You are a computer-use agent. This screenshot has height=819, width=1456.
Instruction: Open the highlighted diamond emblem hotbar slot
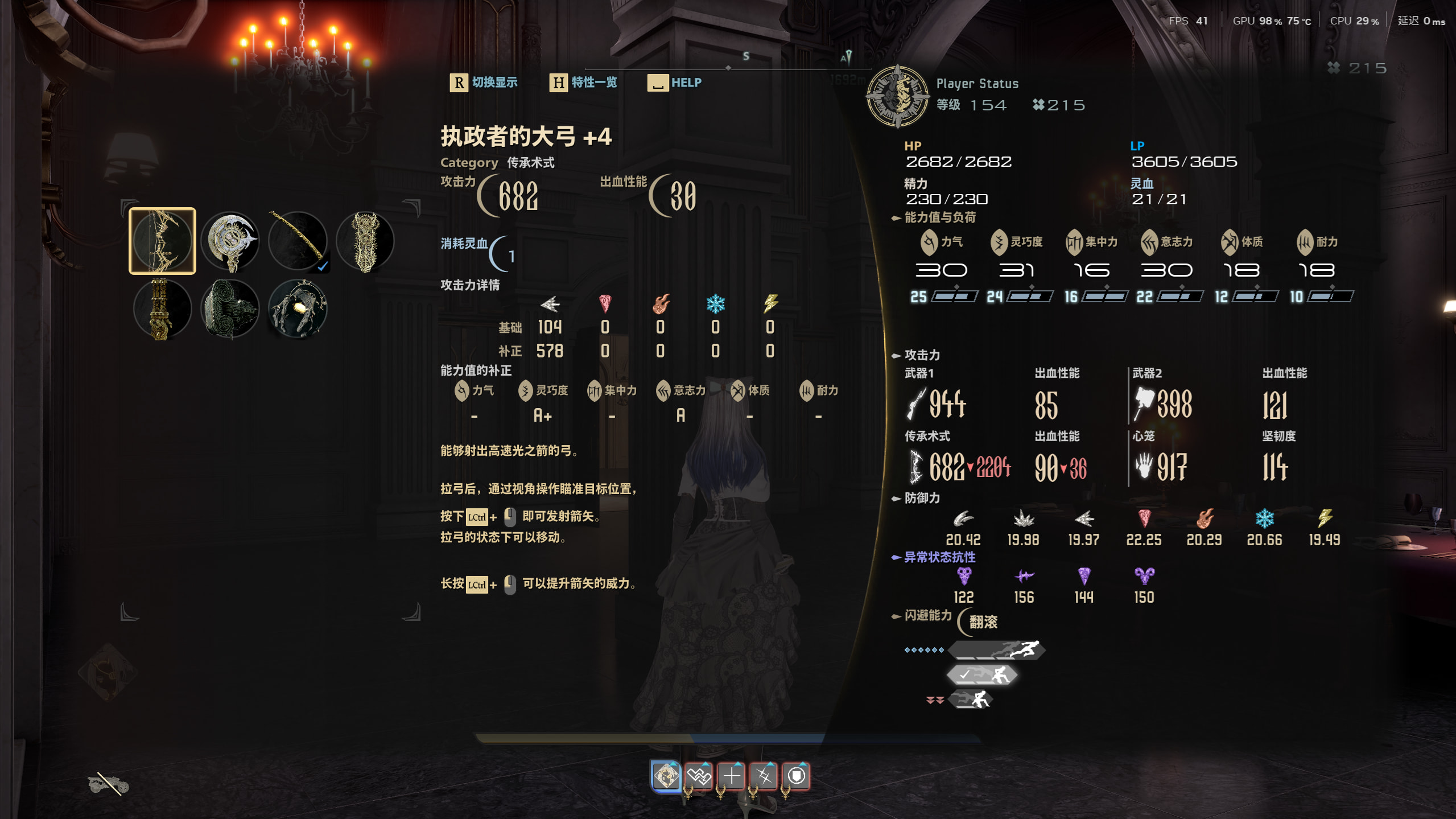pos(666,775)
